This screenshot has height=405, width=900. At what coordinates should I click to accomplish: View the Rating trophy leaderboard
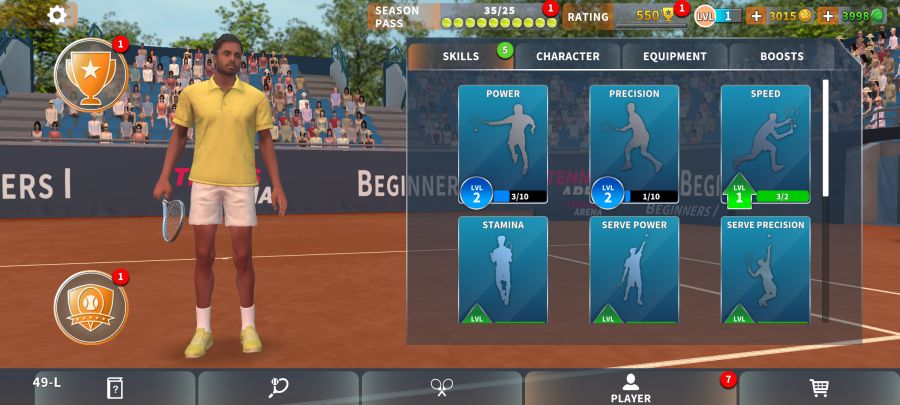click(x=625, y=16)
